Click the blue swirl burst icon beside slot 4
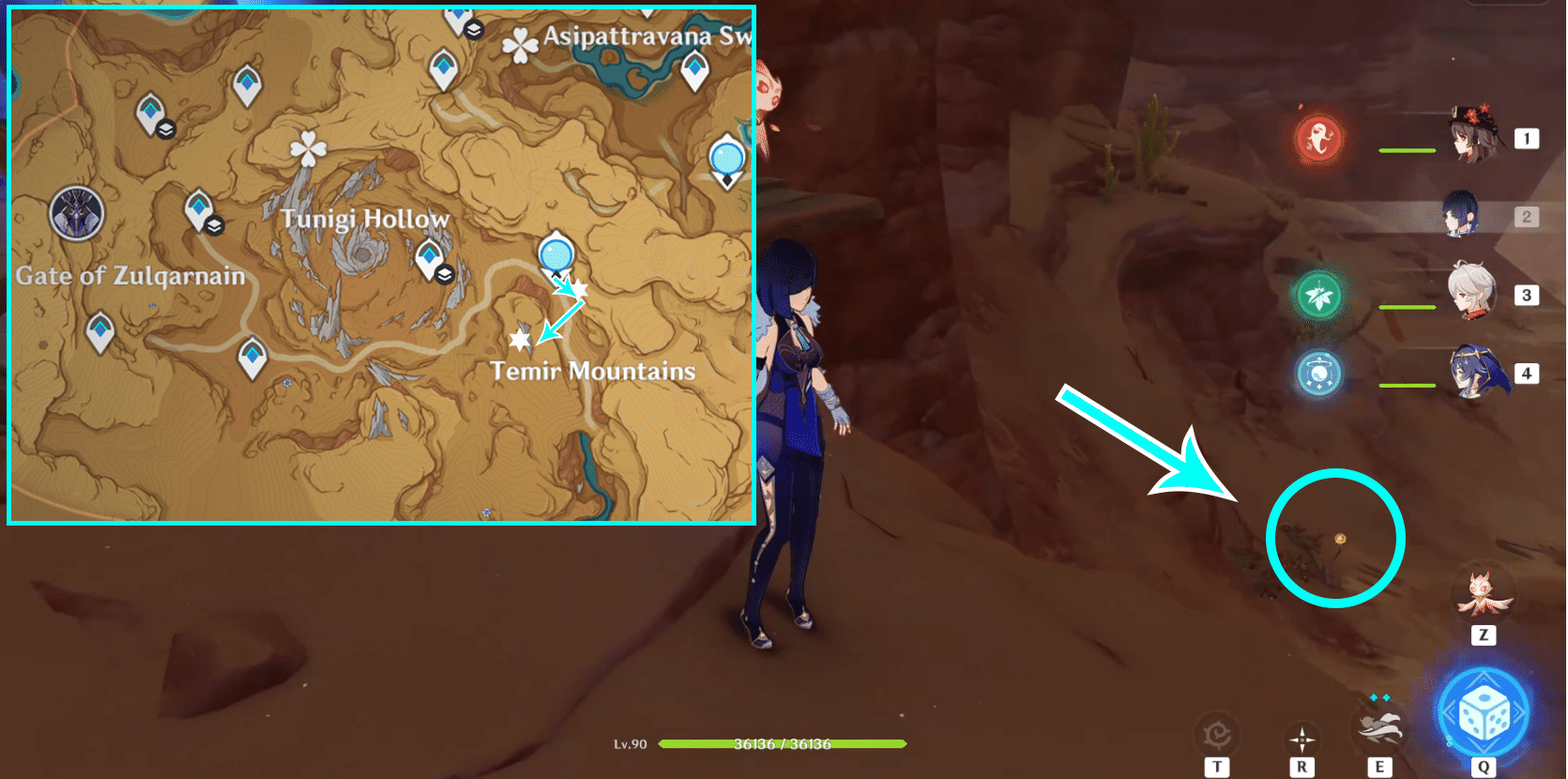This screenshot has height=779, width=1568. point(1317,373)
